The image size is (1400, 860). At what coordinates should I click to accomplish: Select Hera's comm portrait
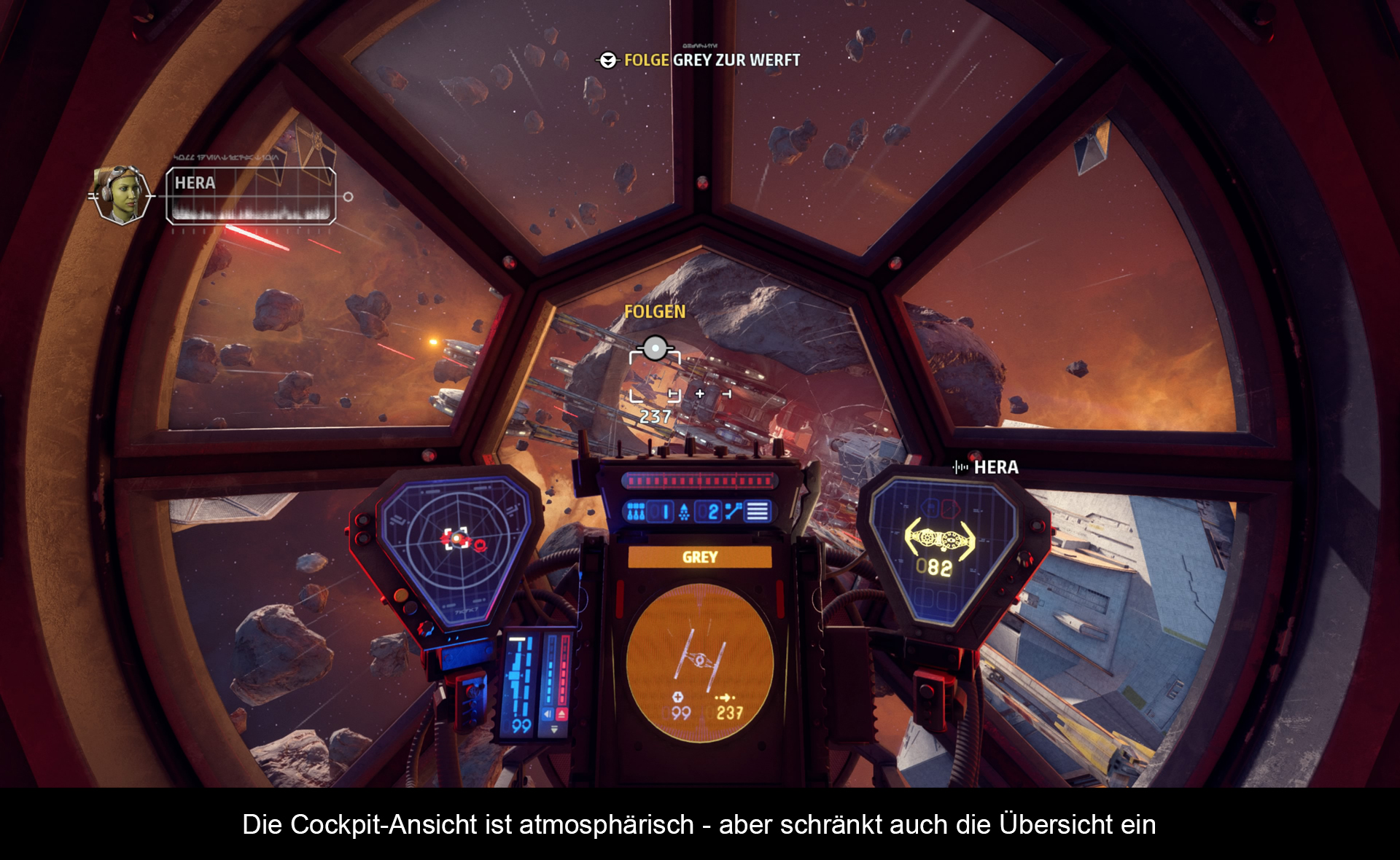pyautogui.click(x=122, y=195)
